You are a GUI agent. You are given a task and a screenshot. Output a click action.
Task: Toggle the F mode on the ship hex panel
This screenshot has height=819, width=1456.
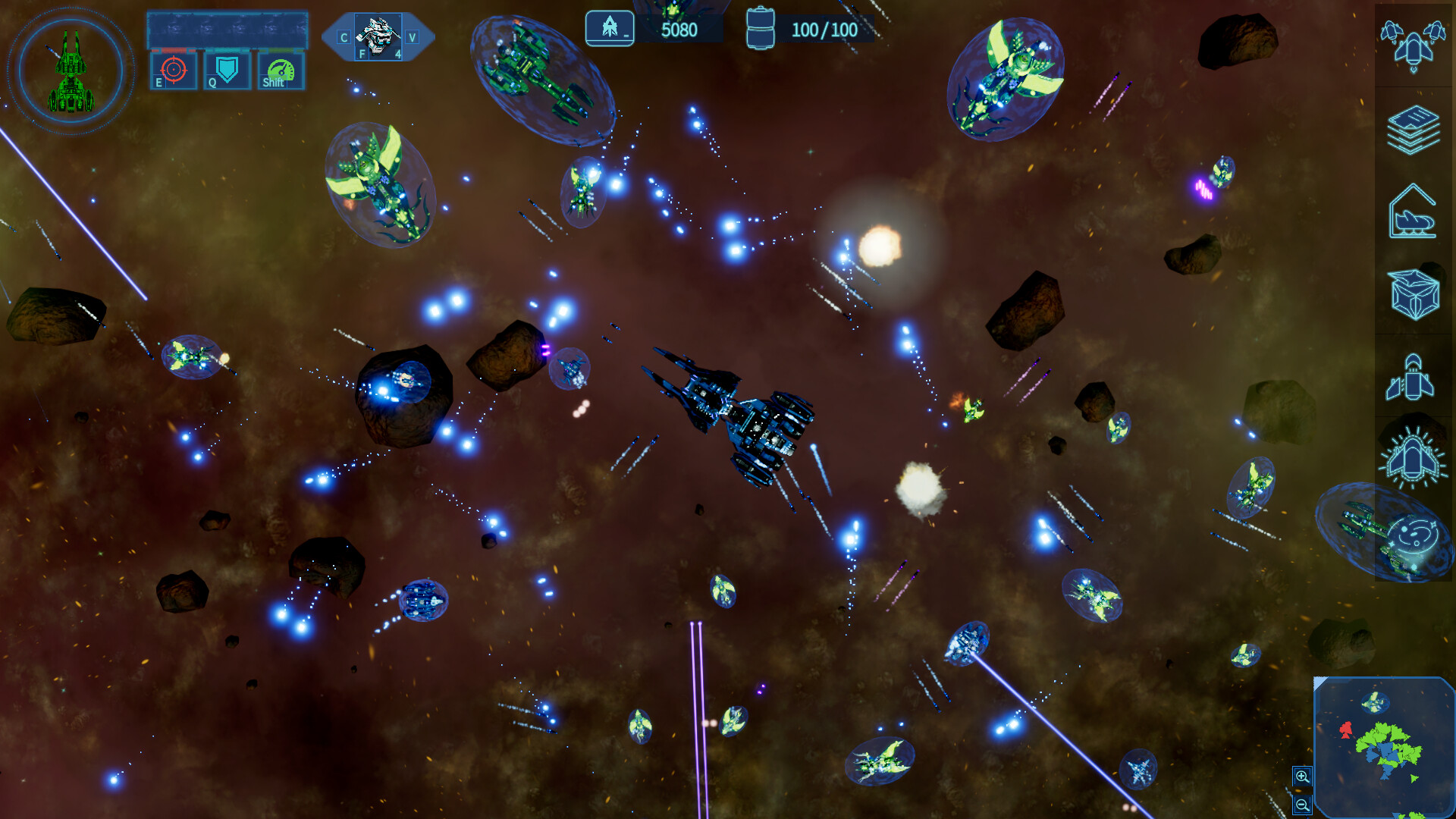(x=362, y=55)
